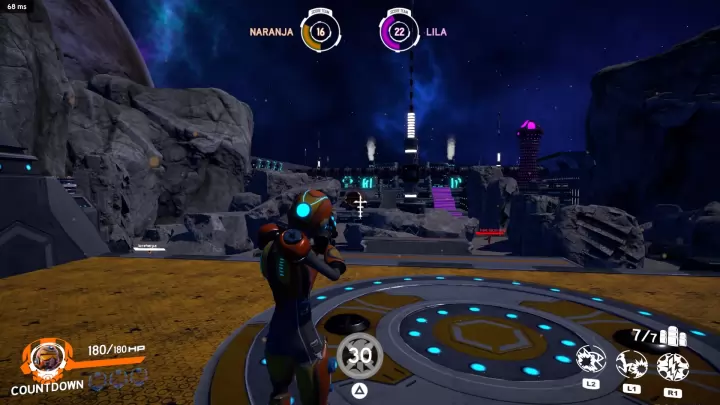Select the ultimate ability with 30 cooldown

coord(359,355)
